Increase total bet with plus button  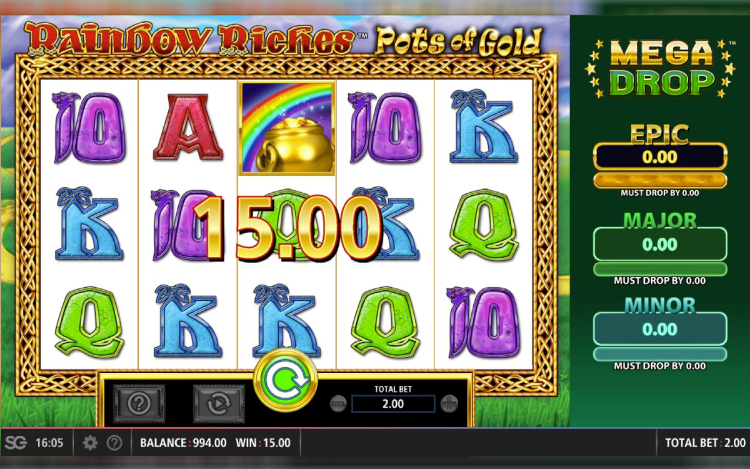pyautogui.click(x=449, y=404)
